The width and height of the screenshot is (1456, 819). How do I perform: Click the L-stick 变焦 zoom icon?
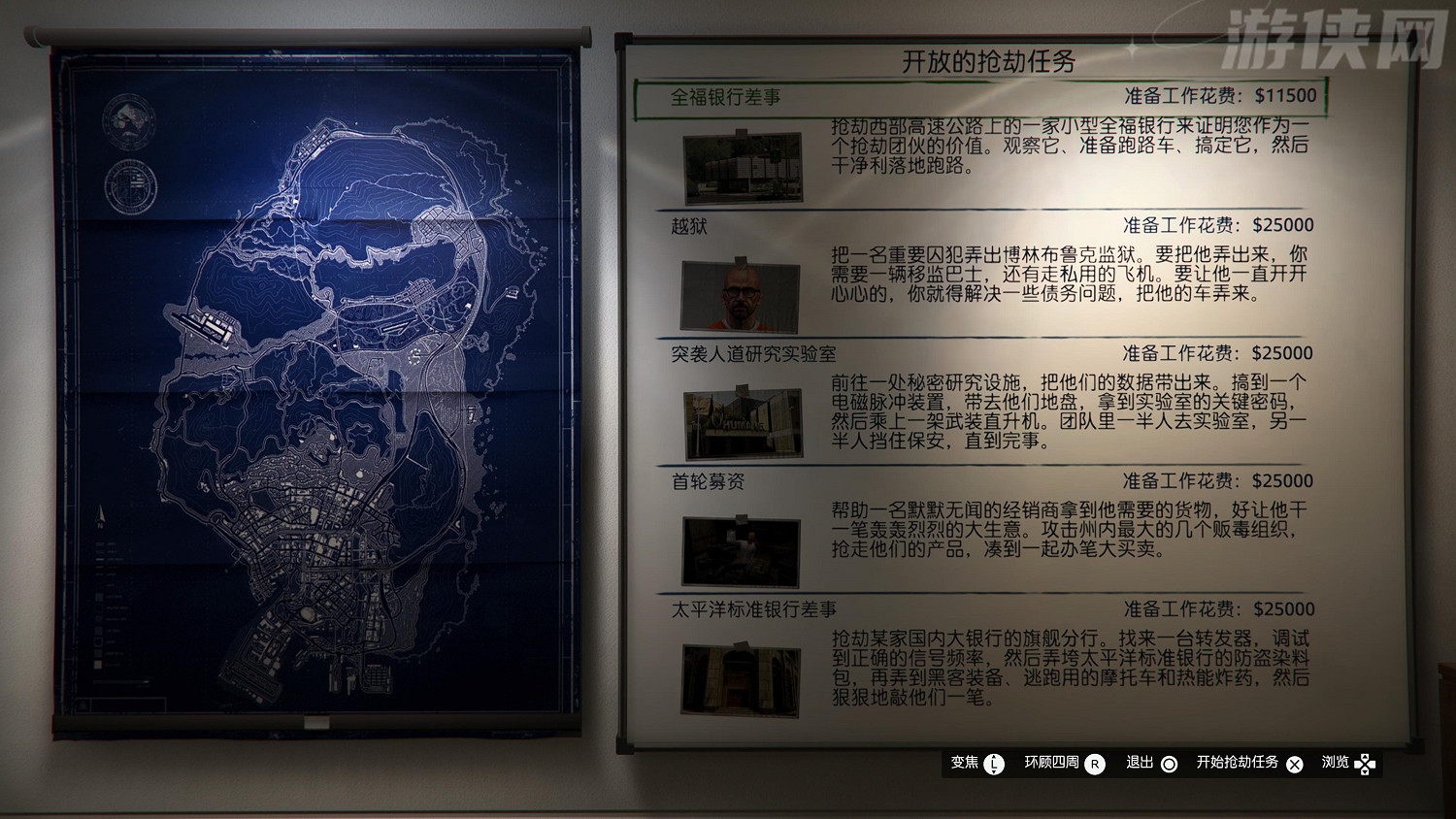coord(992,765)
